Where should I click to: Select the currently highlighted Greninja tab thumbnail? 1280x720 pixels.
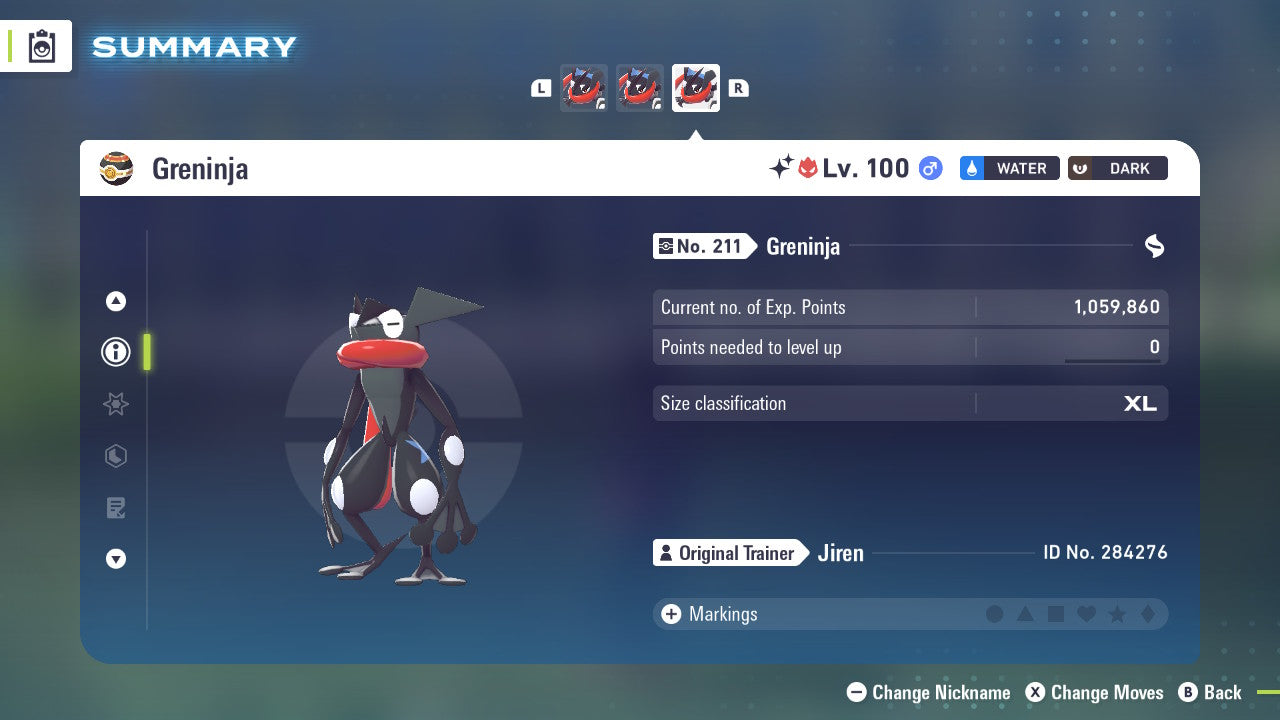[x=695, y=88]
